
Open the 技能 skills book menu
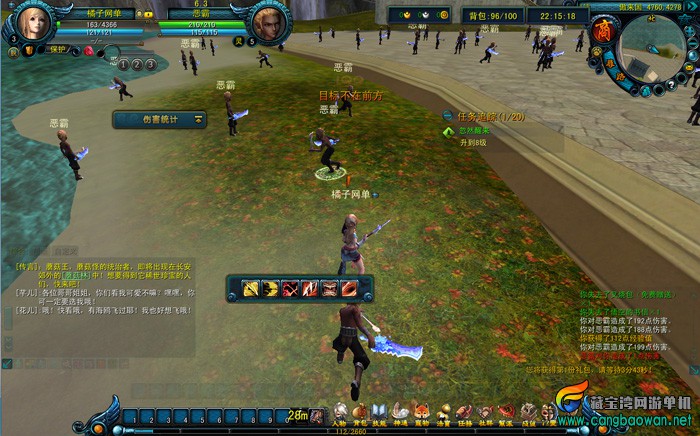(x=379, y=411)
